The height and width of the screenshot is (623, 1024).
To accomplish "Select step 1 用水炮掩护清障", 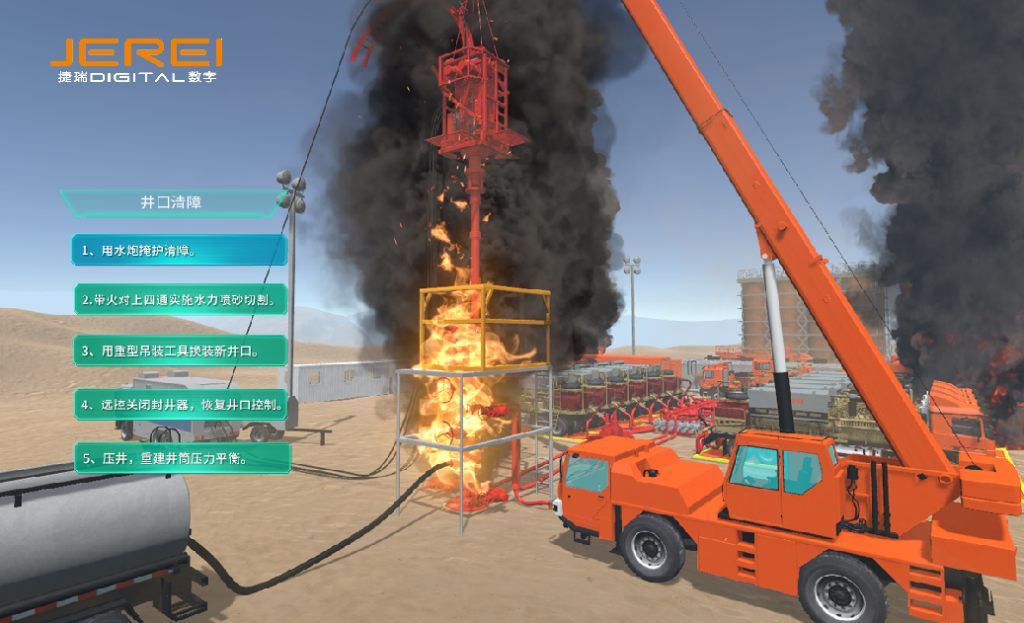I will click(x=180, y=250).
